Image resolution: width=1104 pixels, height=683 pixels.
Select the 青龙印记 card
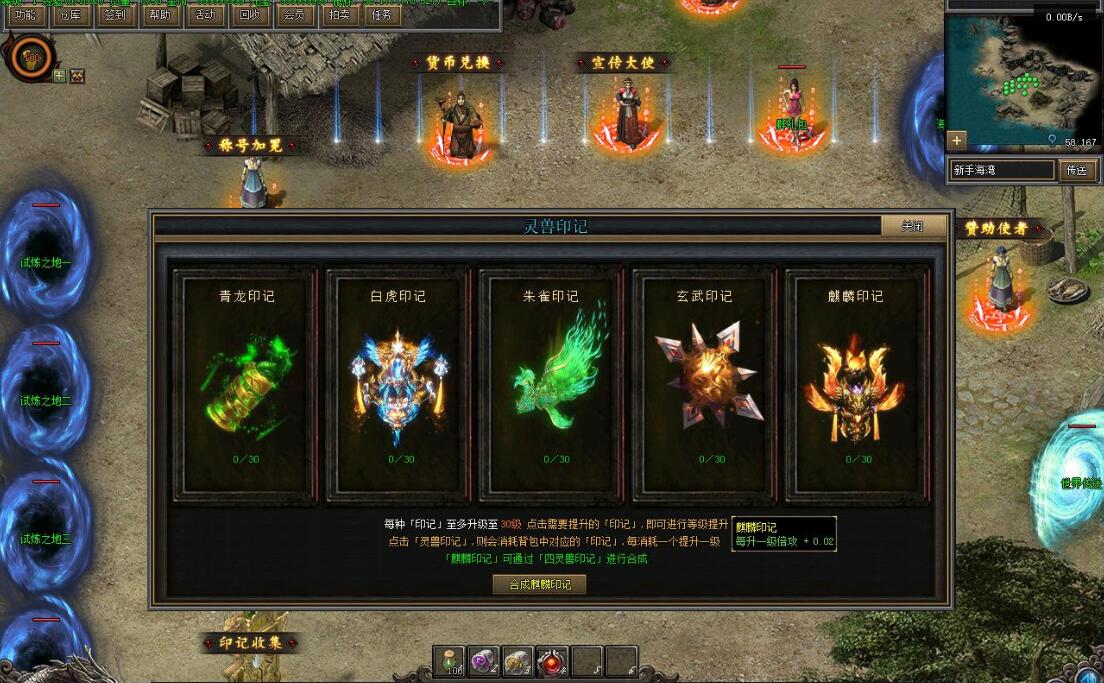click(x=246, y=383)
